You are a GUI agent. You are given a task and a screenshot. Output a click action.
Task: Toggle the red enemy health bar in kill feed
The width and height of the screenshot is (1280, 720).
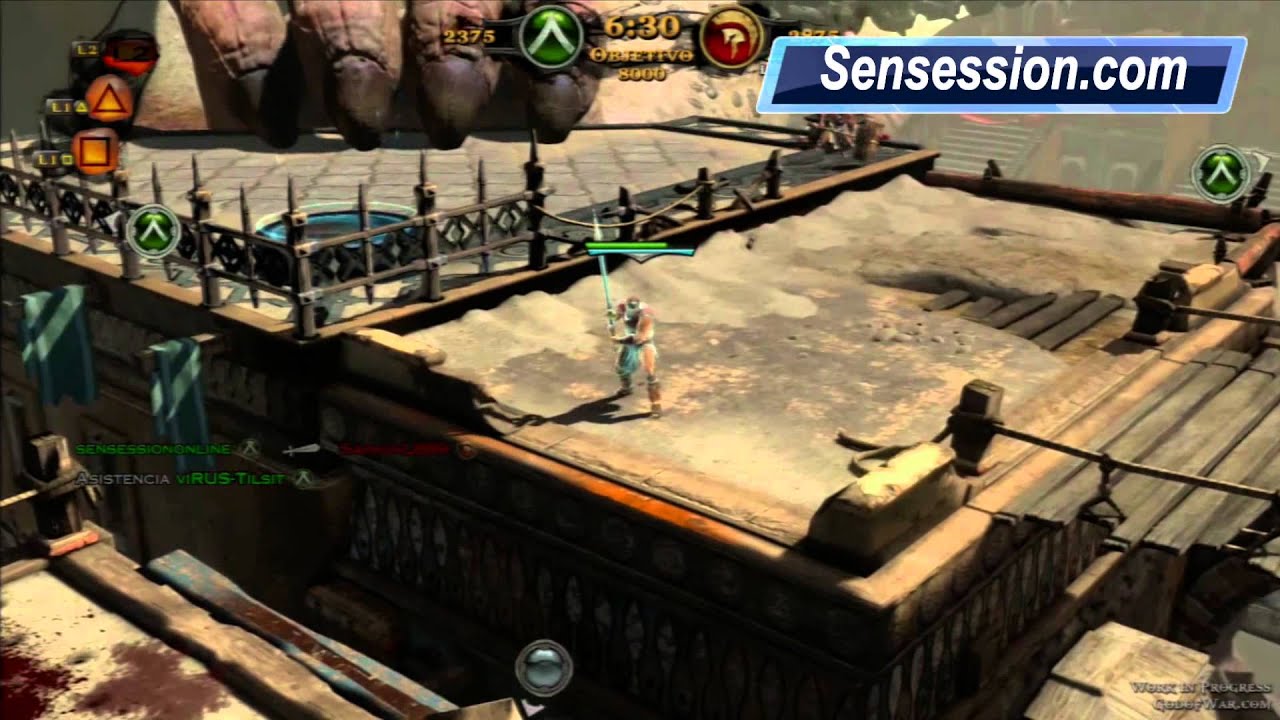click(393, 449)
